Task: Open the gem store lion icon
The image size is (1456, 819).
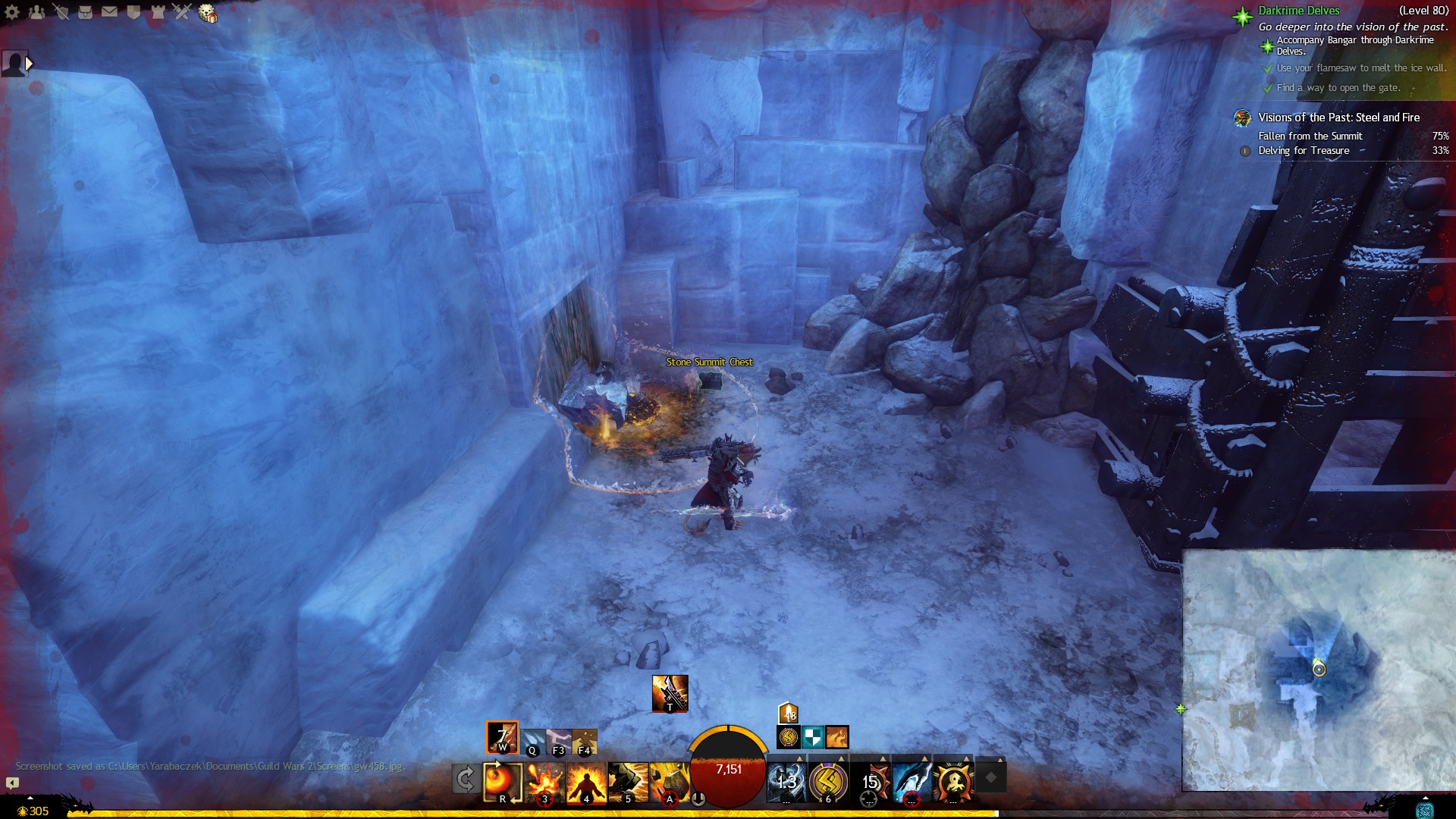Action: (207, 13)
